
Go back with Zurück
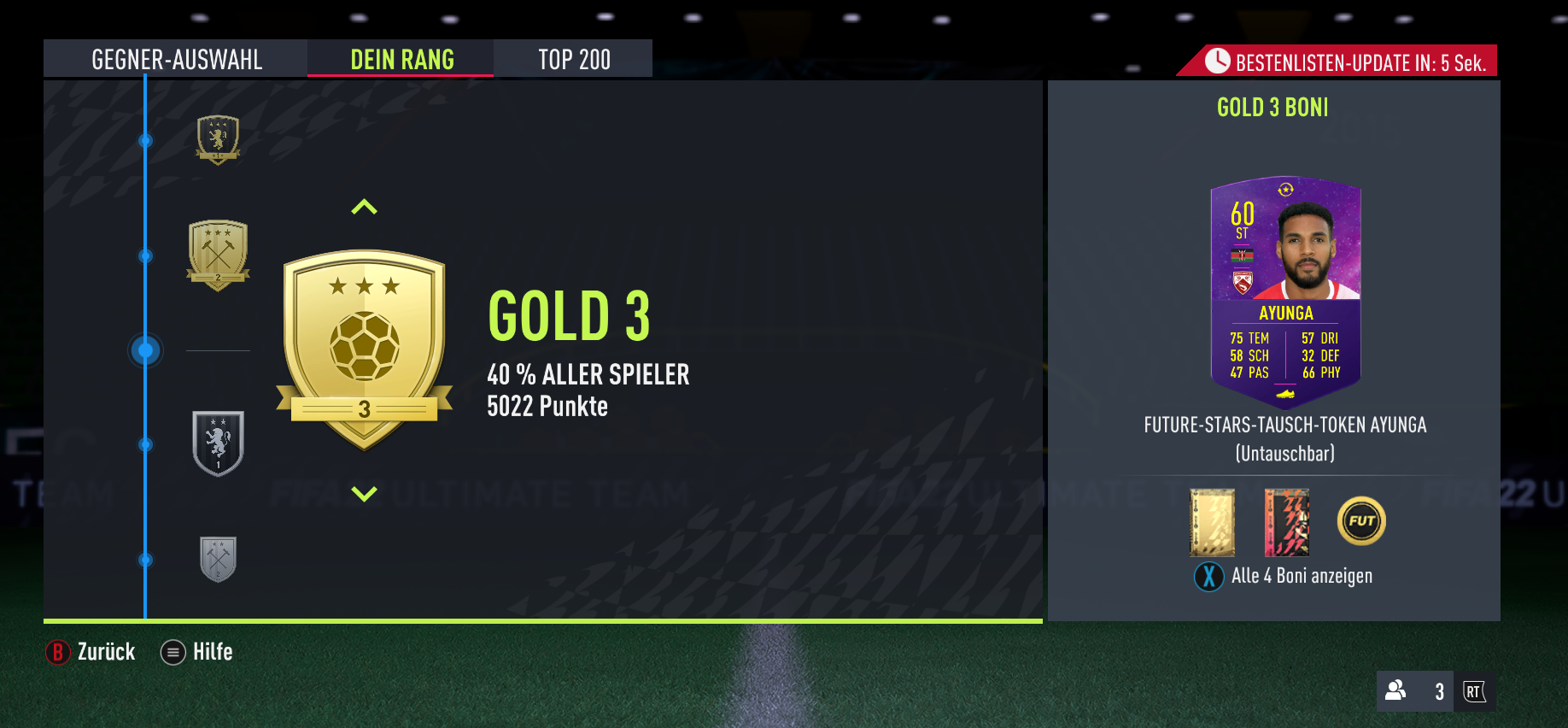coord(91,652)
